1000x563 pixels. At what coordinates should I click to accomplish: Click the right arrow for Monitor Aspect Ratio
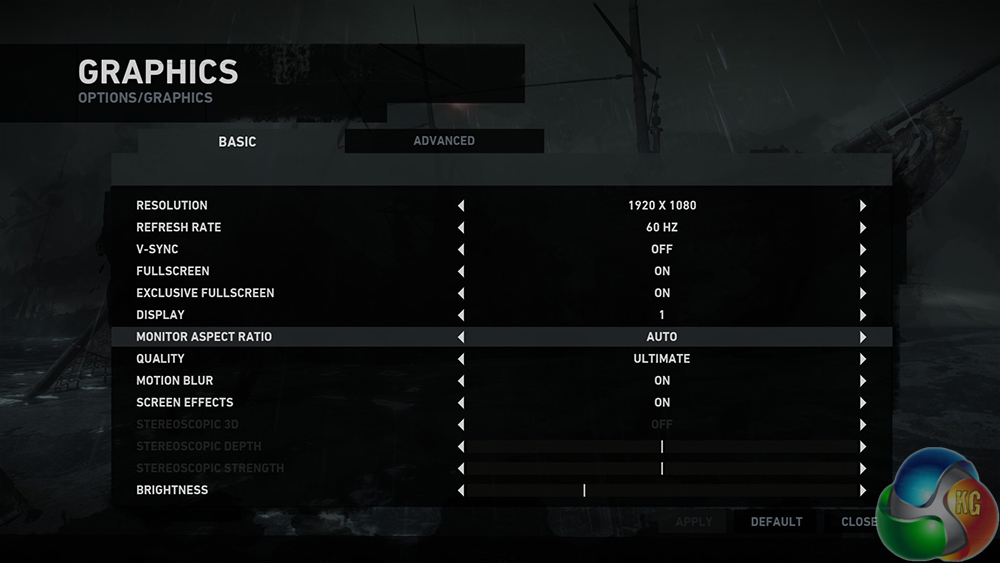click(x=862, y=338)
